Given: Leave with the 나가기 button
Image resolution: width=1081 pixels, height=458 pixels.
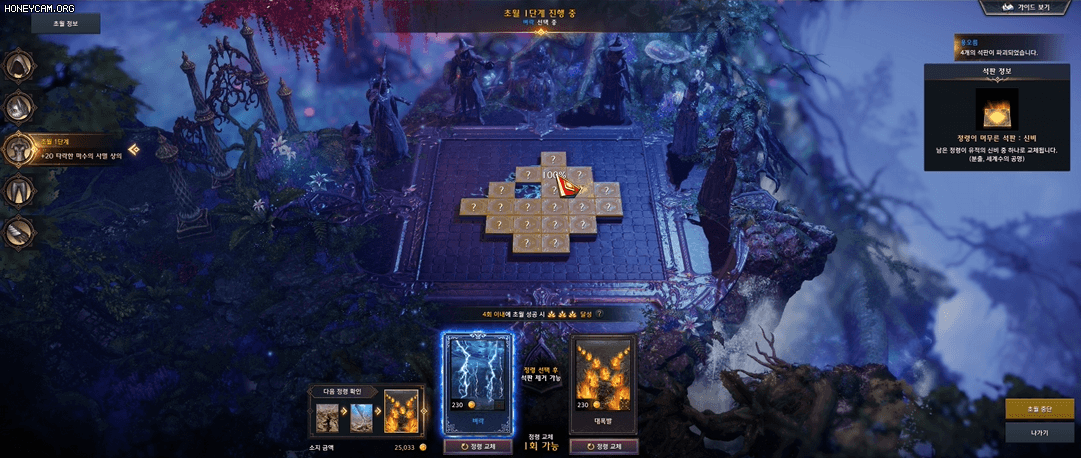Looking at the screenshot, I should [x=1039, y=432].
